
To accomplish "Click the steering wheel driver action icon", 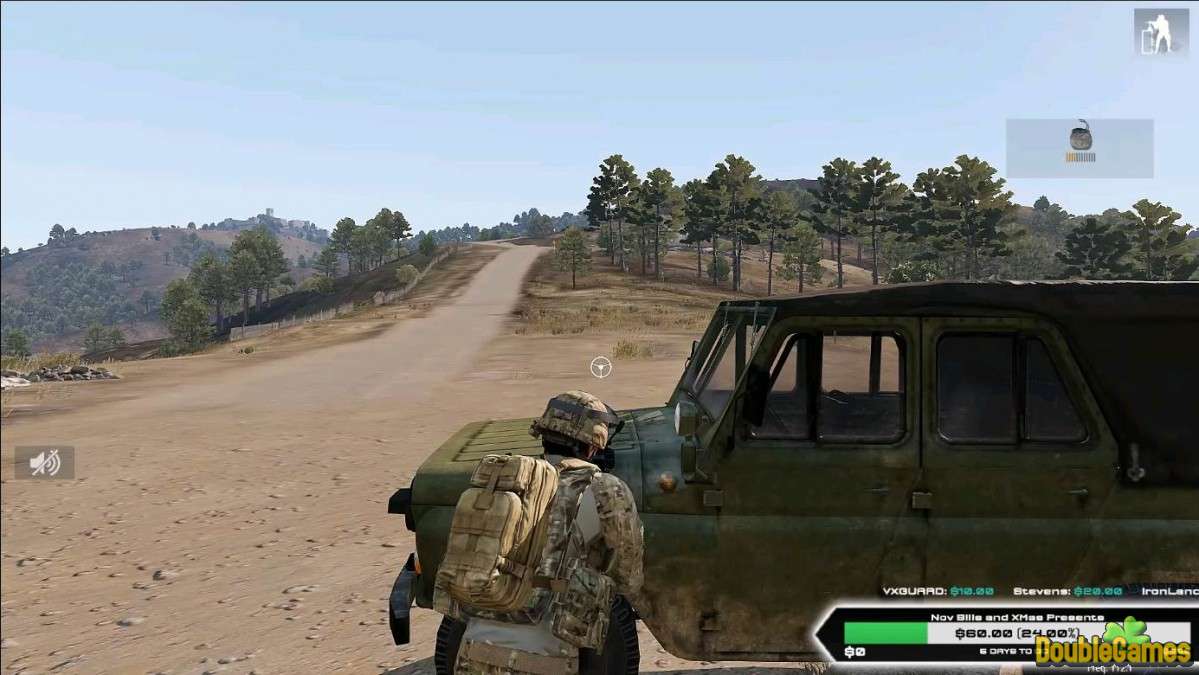I will [600, 367].
